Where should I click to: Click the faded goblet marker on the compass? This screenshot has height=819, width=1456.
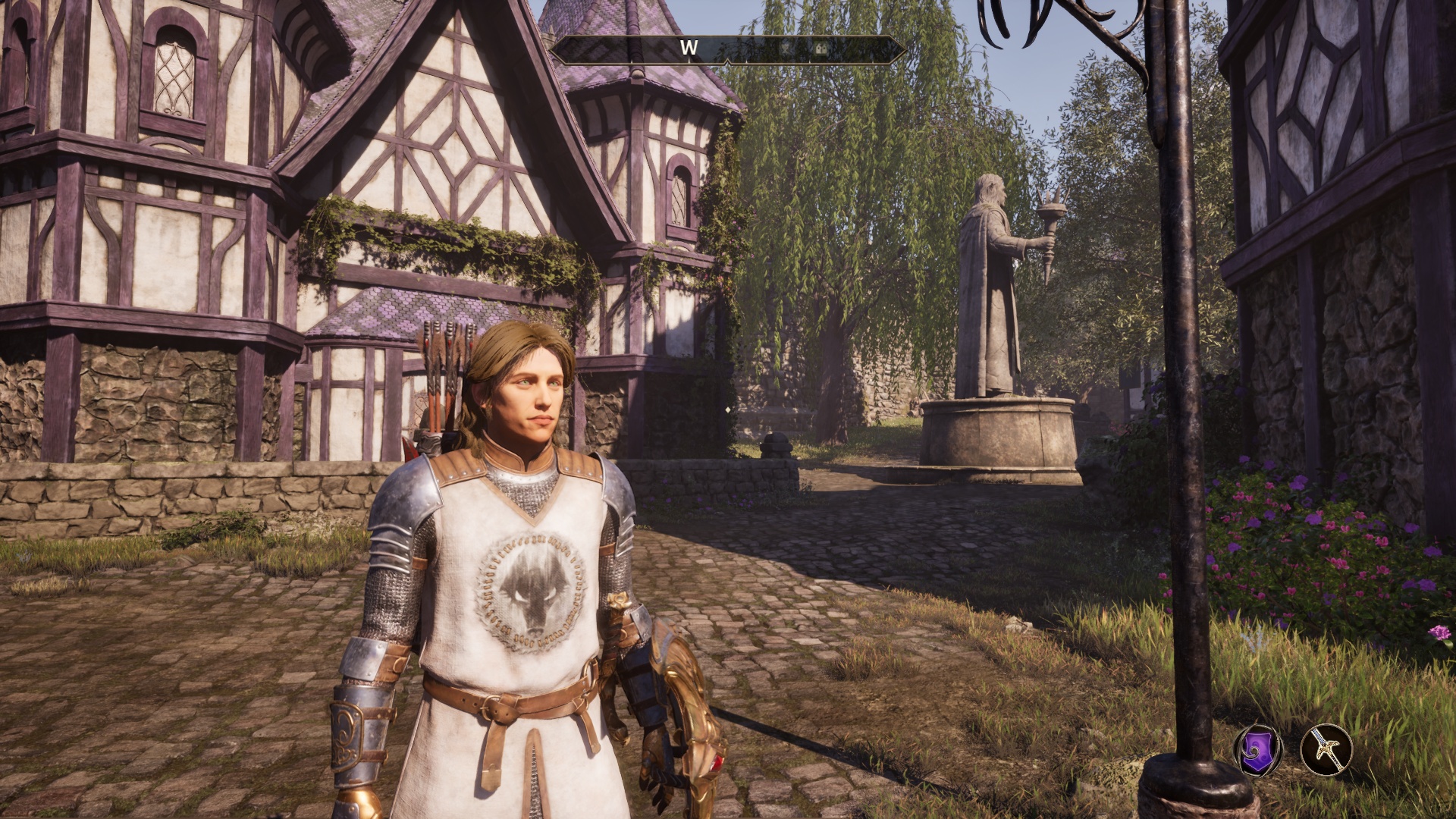(786, 47)
